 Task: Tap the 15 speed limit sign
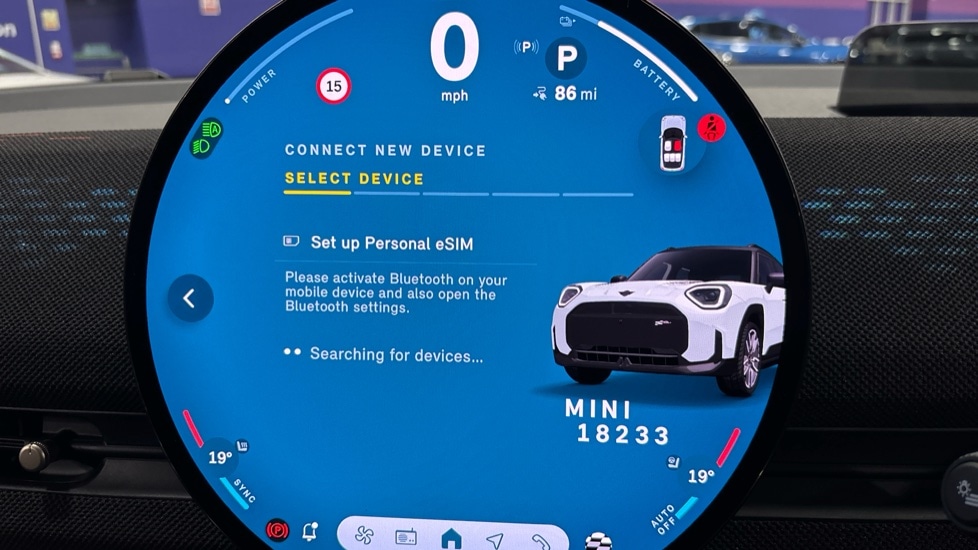point(334,87)
